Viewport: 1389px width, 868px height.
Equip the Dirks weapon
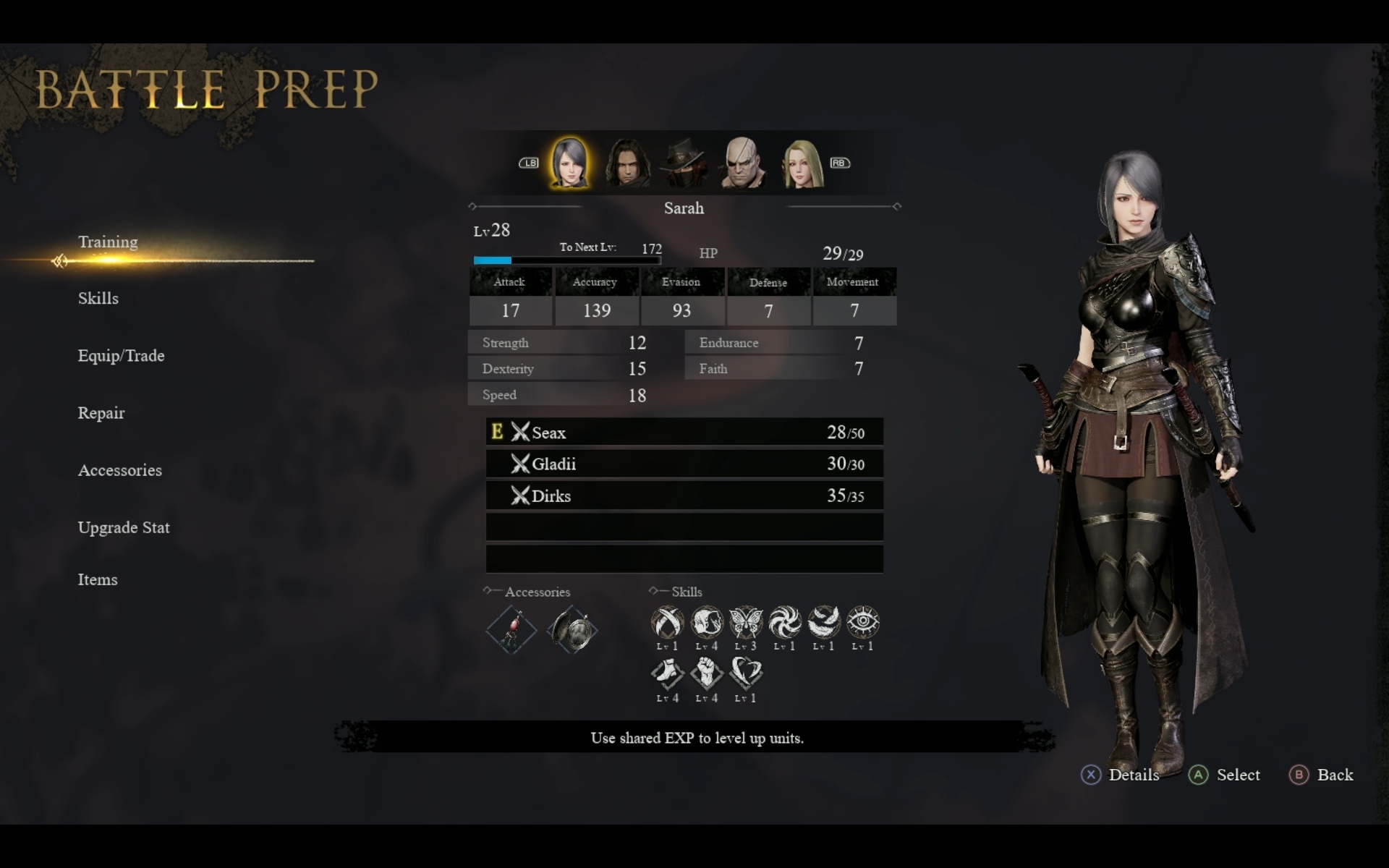[x=684, y=495]
